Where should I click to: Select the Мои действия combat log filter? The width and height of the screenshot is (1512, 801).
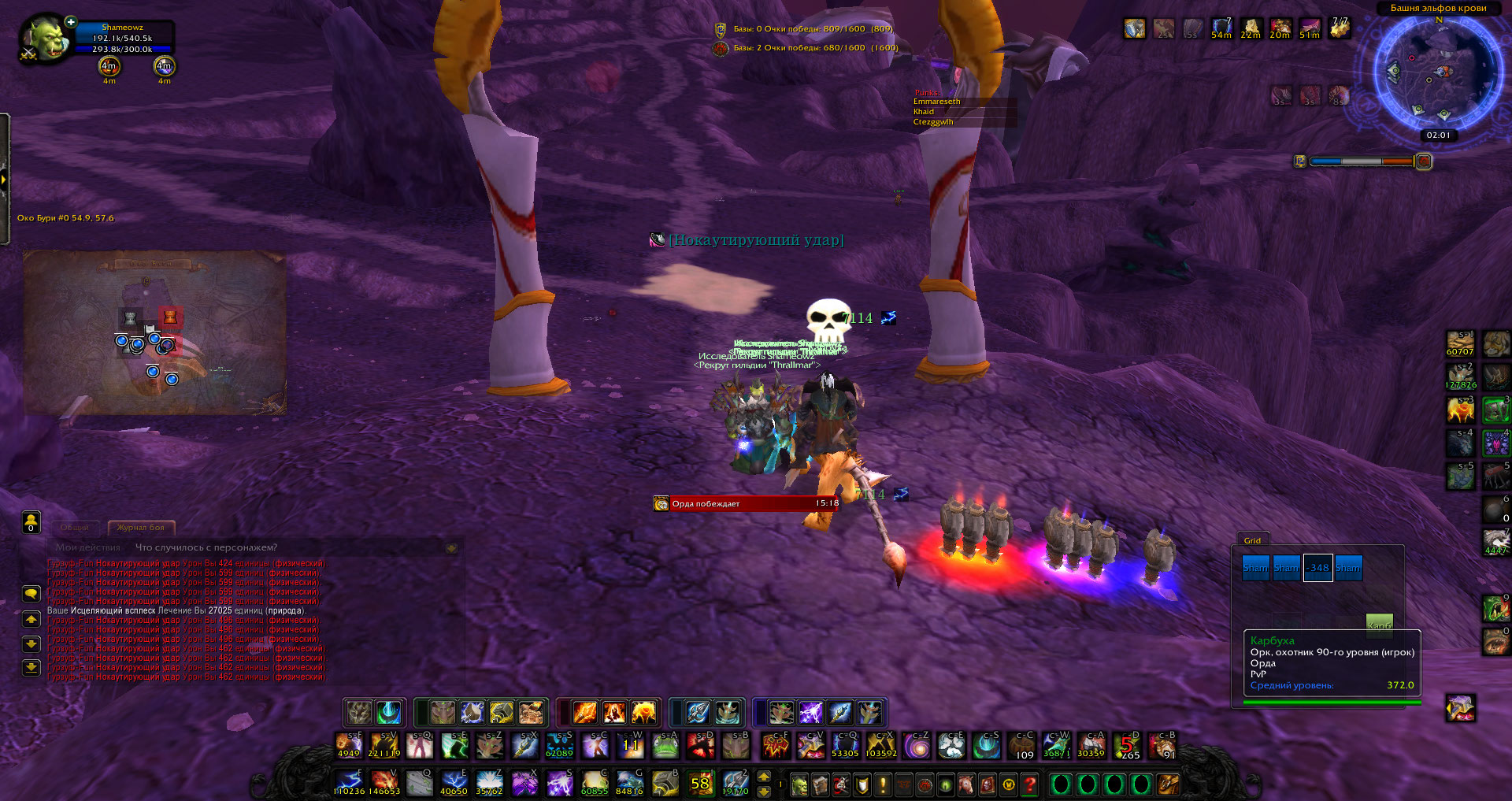[88, 547]
